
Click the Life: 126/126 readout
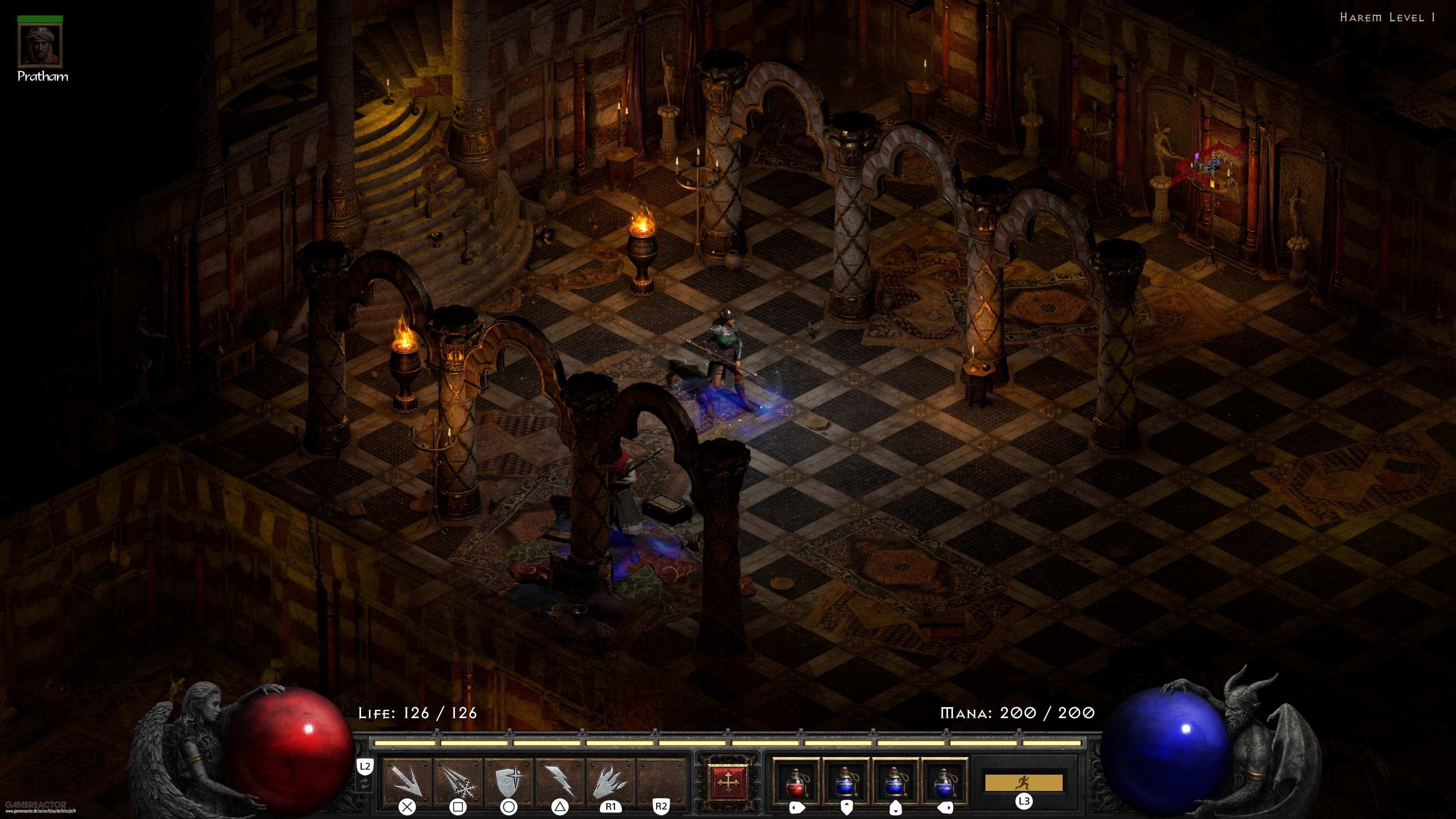pyautogui.click(x=418, y=713)
